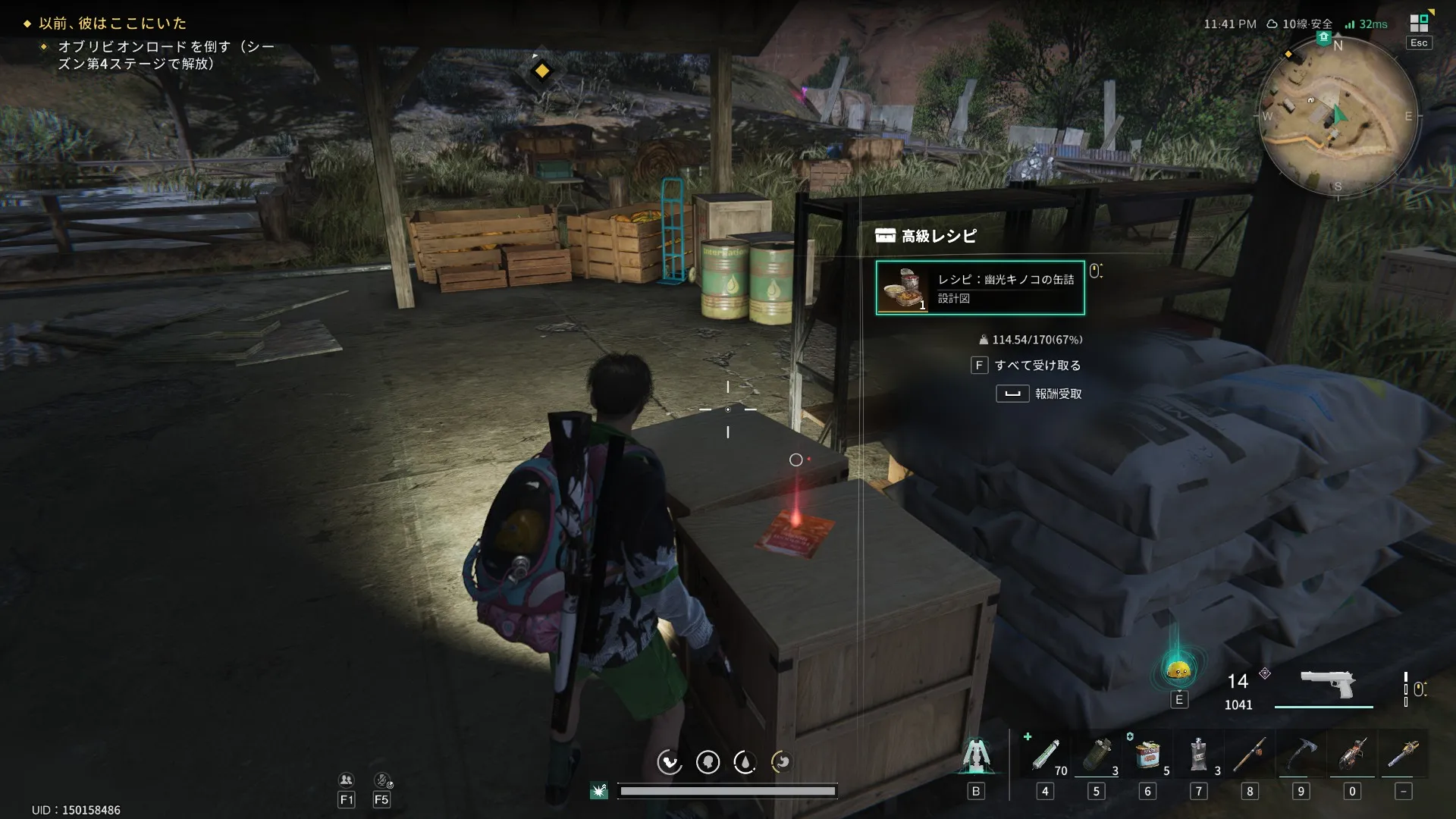Select the glowing mushroom can recipe item
This screenshot has height=819, width=1456.
(x=980, y=288)
